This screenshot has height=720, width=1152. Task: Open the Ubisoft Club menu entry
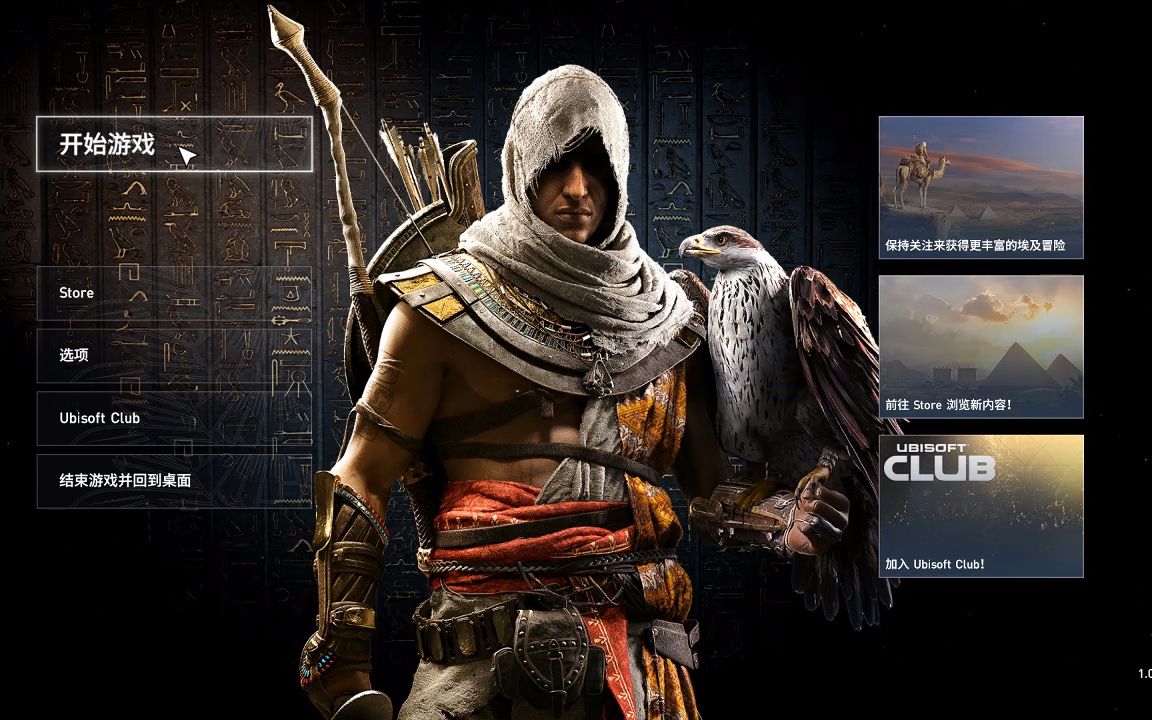click(173, 418)
